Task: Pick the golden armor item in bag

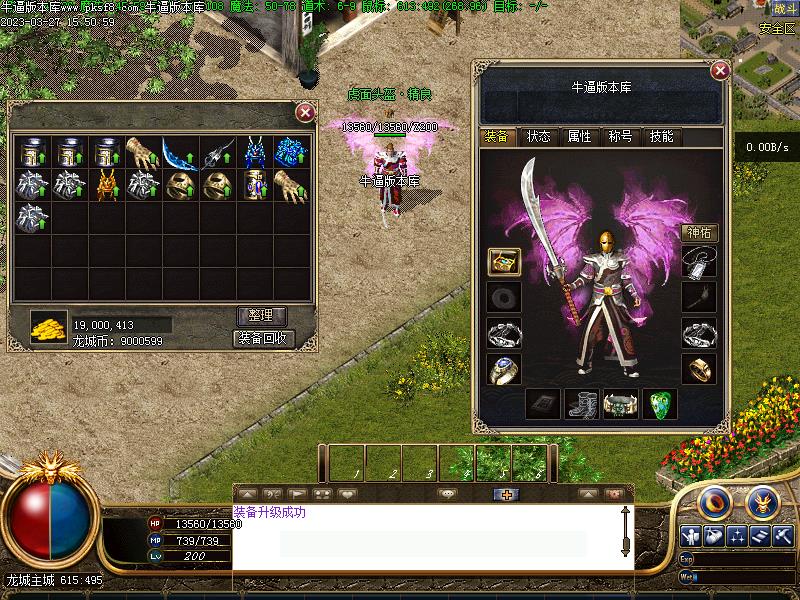Action: (x=107, y=185)
